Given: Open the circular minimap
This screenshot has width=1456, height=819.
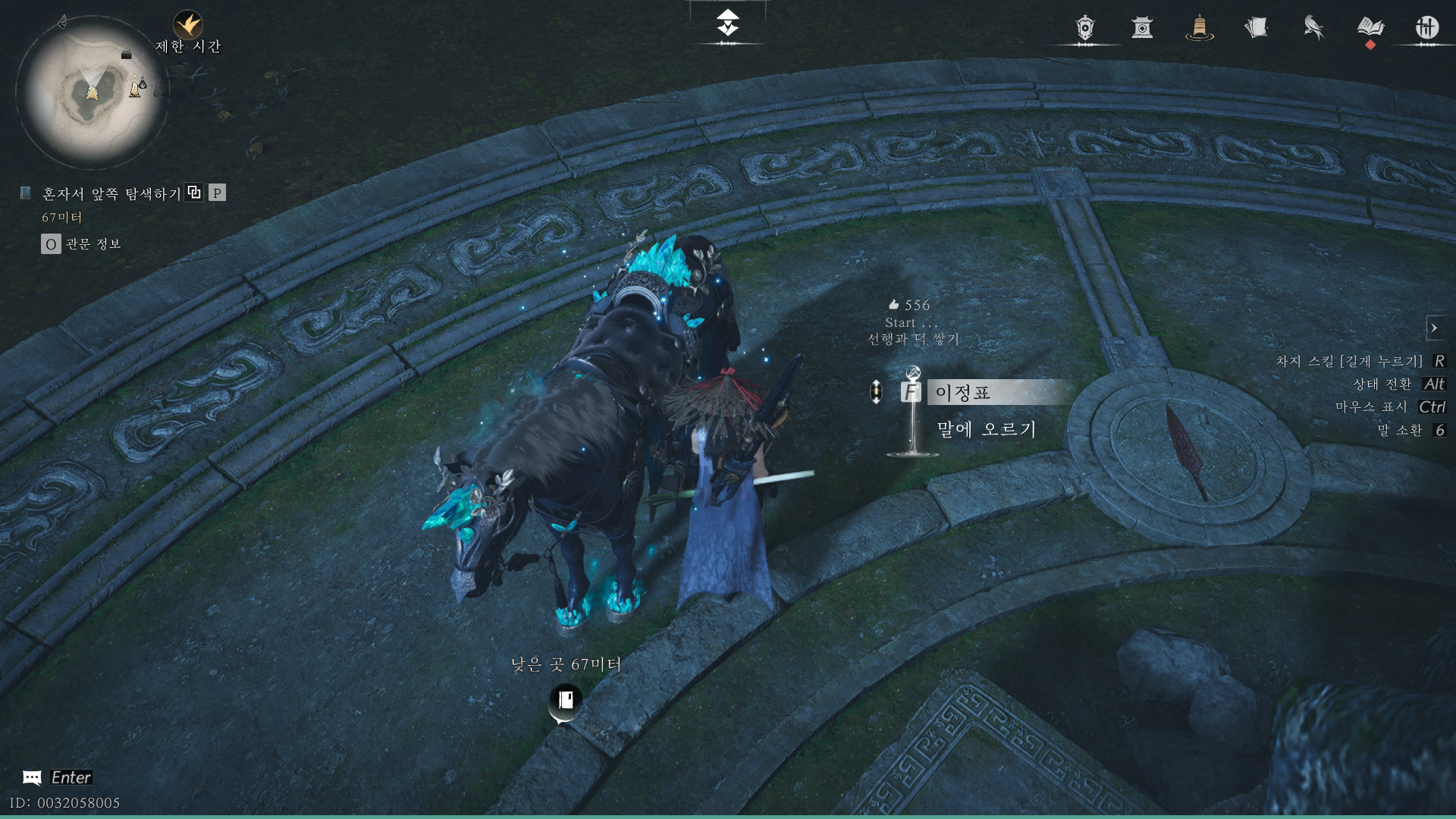Looking at the screenshot, I should 92,93.
